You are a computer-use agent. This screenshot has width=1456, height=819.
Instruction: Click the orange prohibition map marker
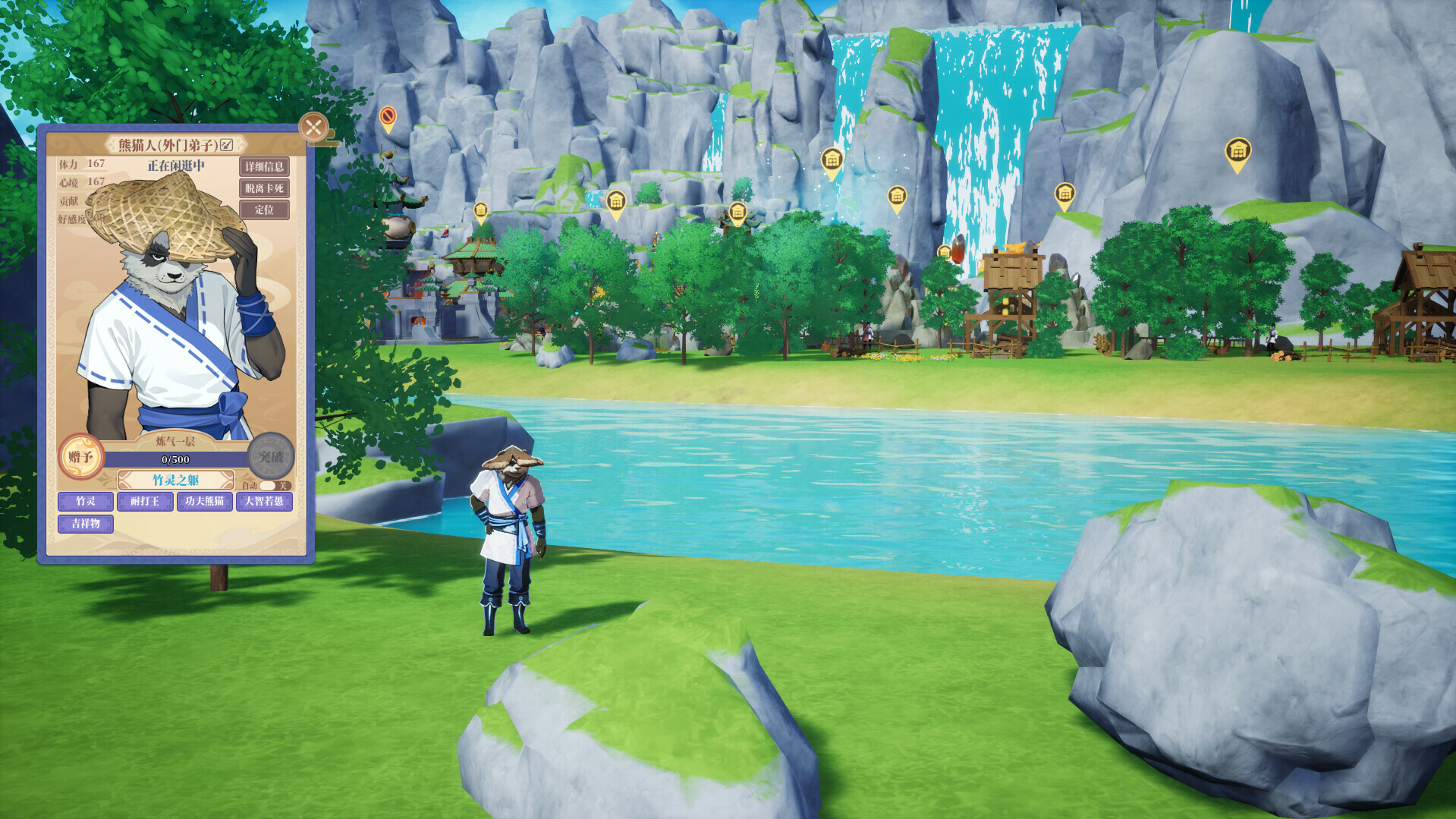pyautogui.click(x=388, y=118)
